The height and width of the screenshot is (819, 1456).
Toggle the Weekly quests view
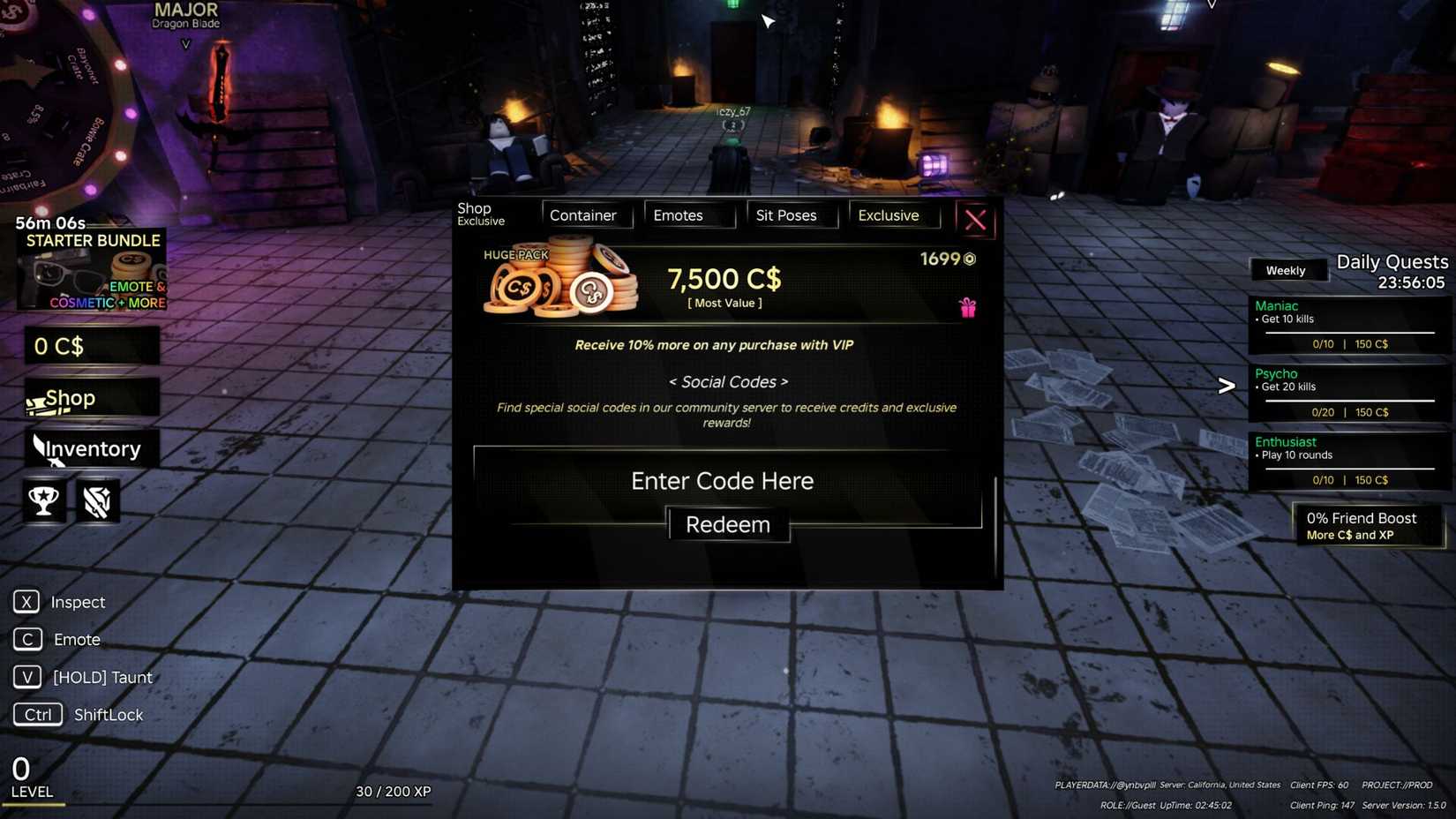pyautogui.click(x=1287, y=270)
